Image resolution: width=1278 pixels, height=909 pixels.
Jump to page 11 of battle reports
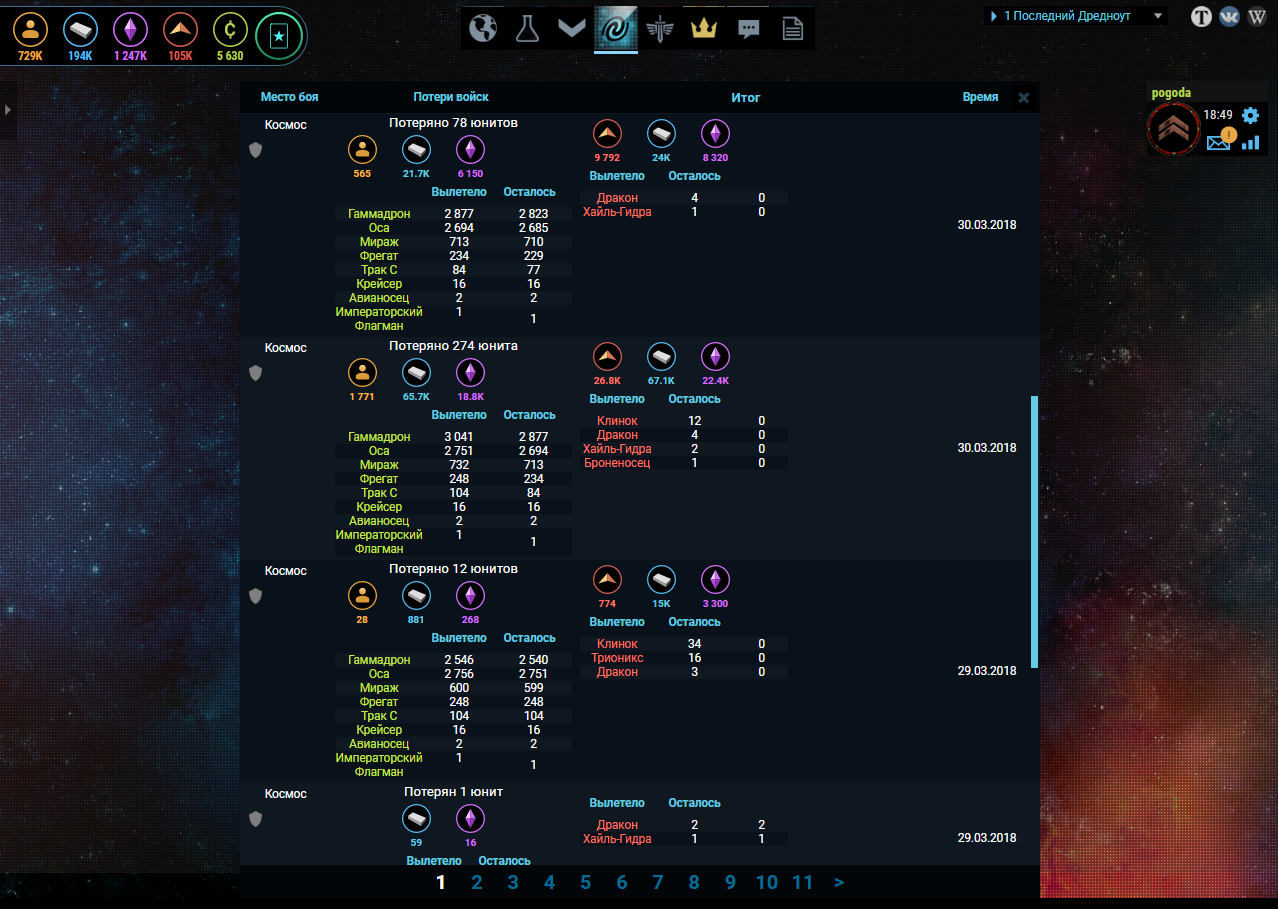coord(802,882)
